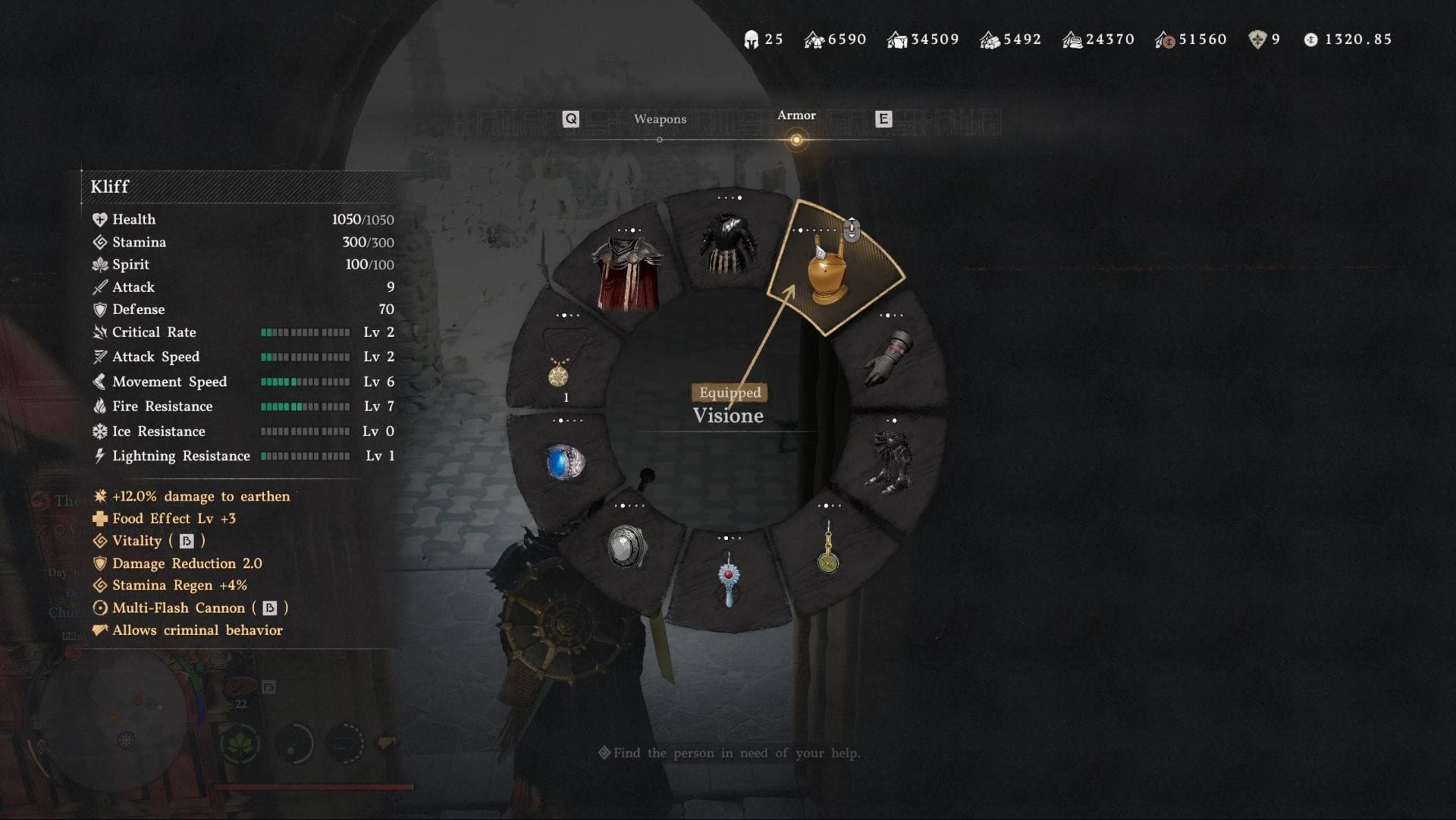Choose the blue gemstone ring slot
1456x820 pixels.
(x=565, y=462)
